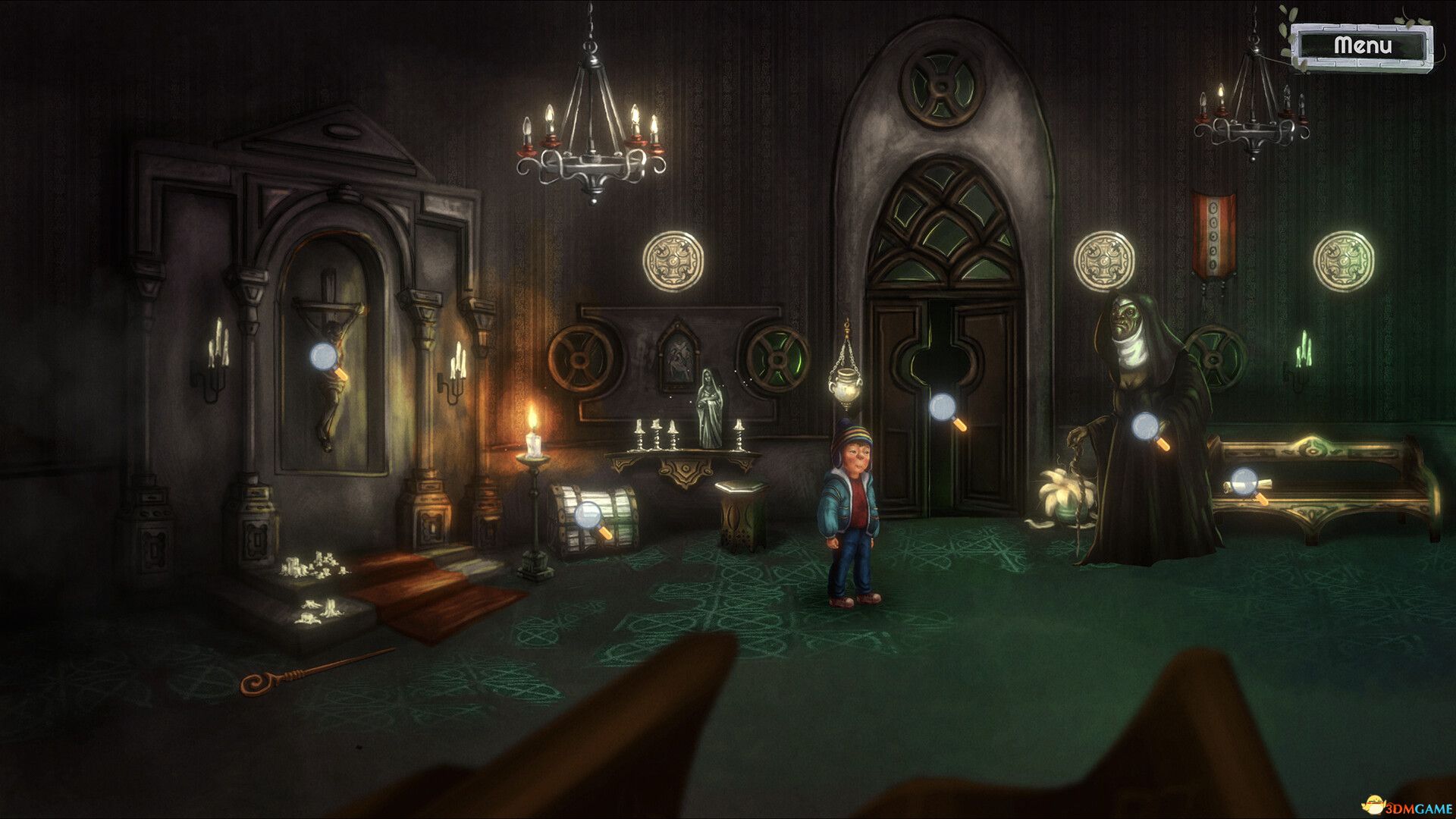Examine the crucifix in the alcove
This screenshot has height=819, width=1456.
(x=325, y=356)
